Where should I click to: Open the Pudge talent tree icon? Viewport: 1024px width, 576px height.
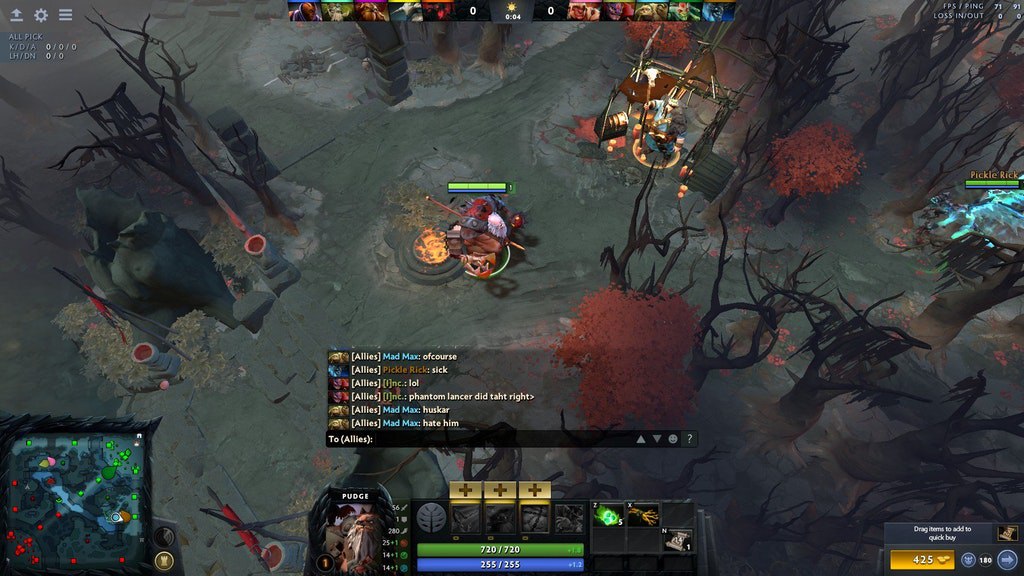coord(433,518)
